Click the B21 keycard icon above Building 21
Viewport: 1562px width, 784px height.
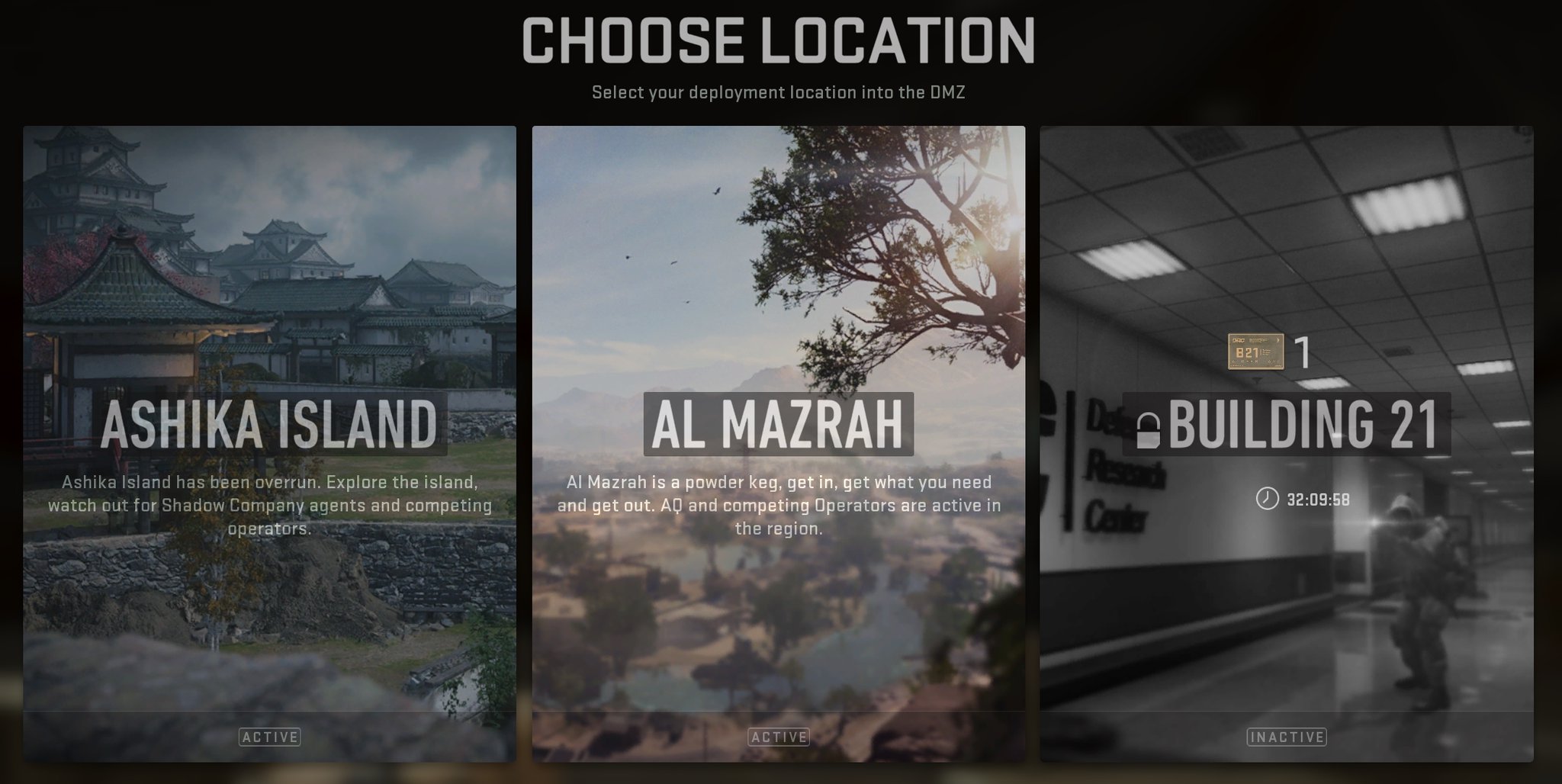coord(1255,352)
